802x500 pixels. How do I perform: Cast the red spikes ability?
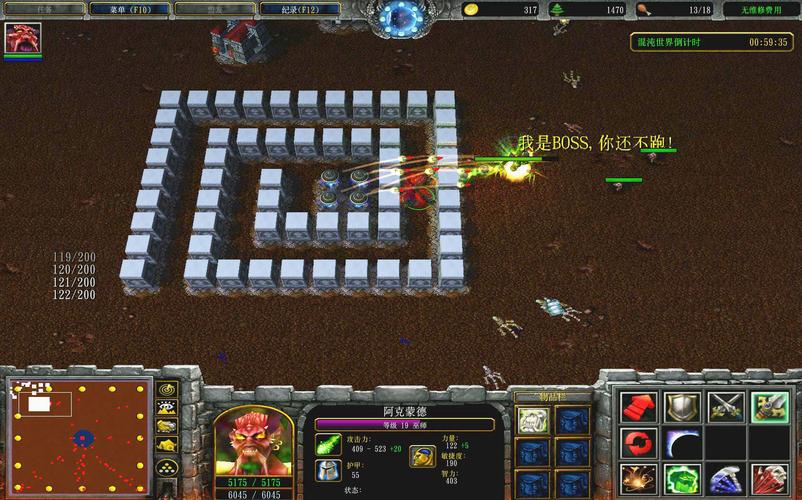point(770,479)
